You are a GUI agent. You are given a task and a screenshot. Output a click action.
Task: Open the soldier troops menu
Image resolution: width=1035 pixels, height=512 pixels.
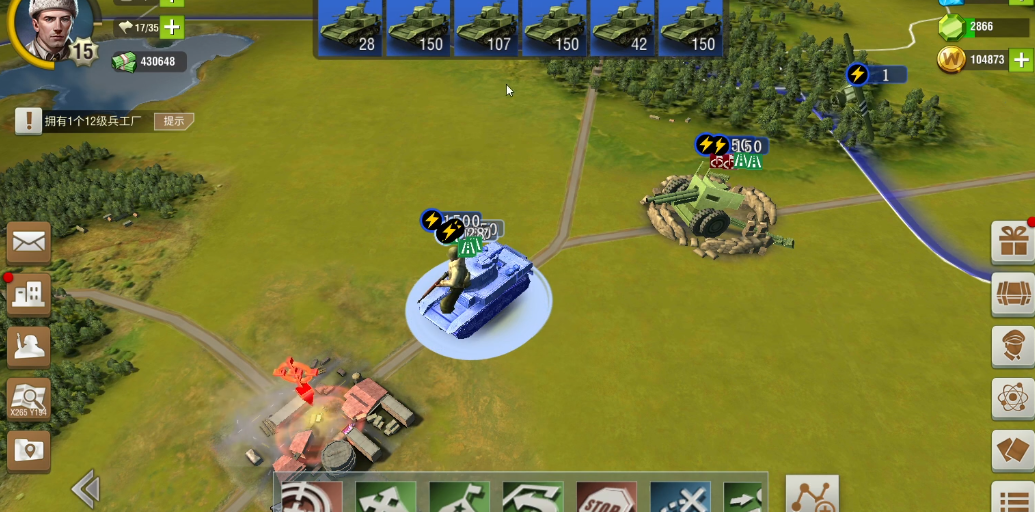29,346
